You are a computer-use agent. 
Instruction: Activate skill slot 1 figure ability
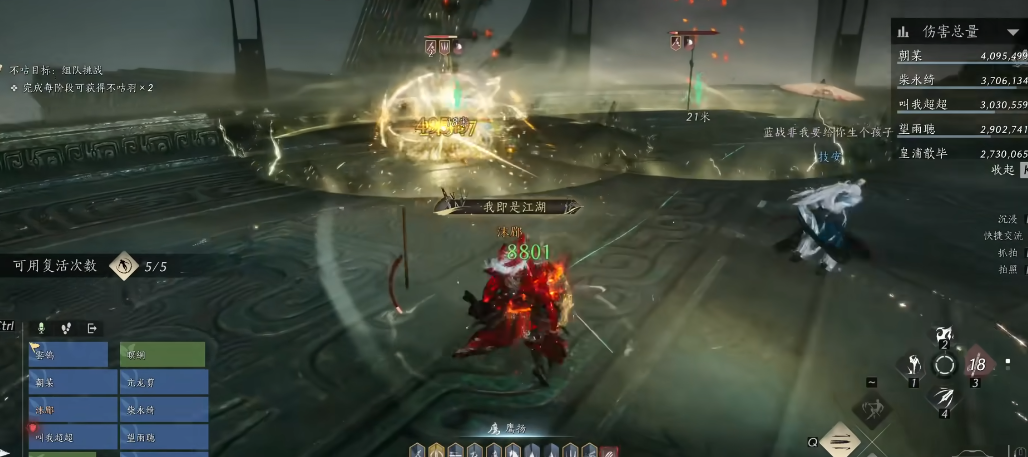click(910, 366)
